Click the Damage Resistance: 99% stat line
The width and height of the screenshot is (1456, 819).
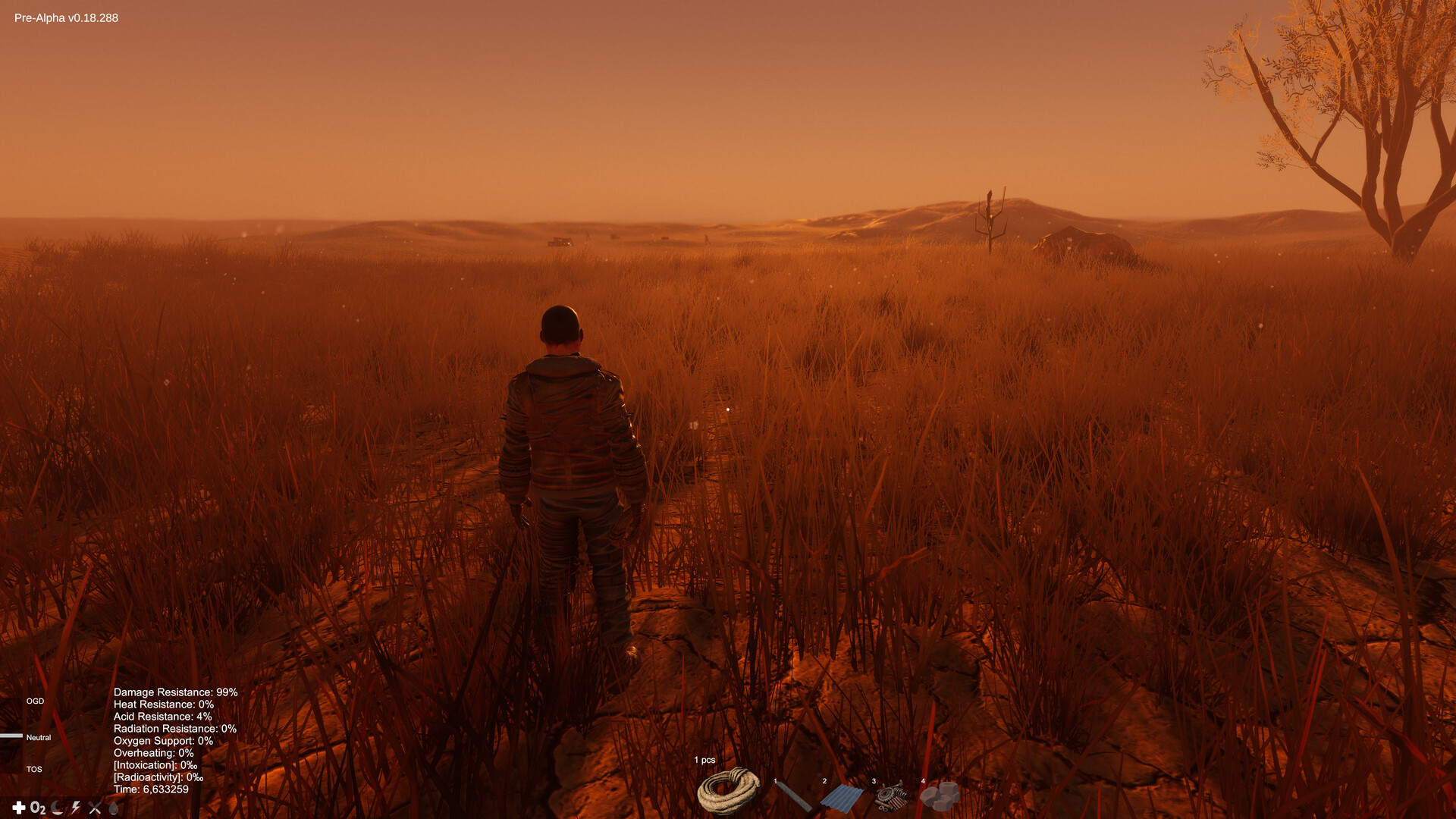click(176, 692)
